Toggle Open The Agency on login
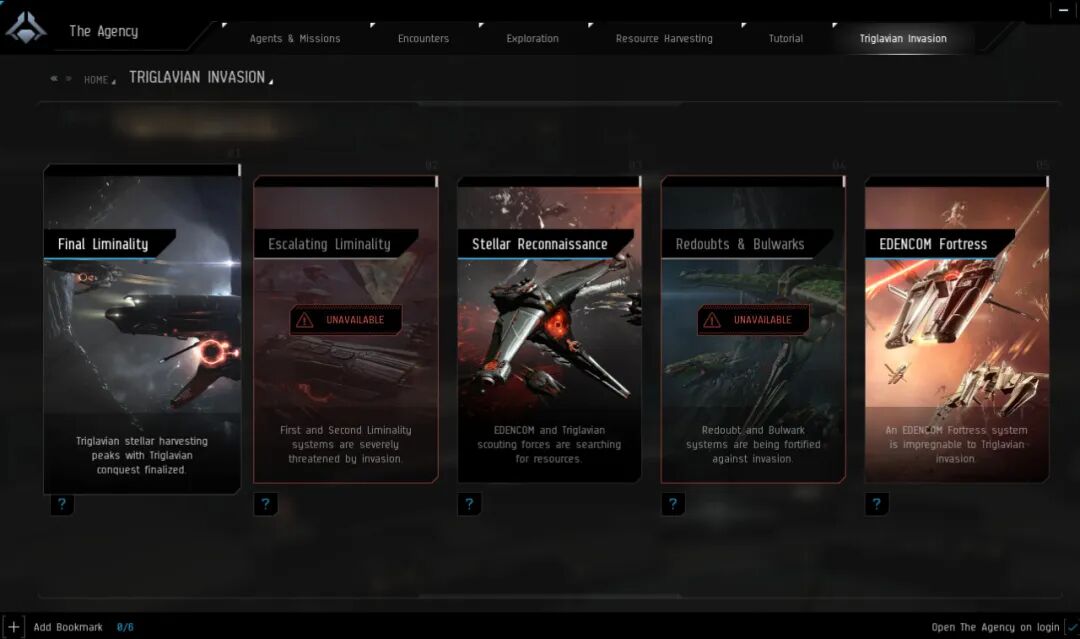This screenshot has width=1080, height=639. click(x=1072, y=627)
